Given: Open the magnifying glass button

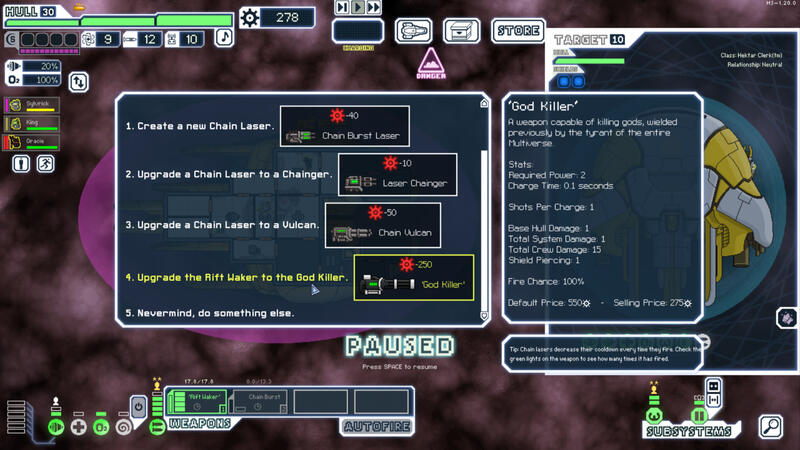Looking at the screenshot, I should click(771, 427).
